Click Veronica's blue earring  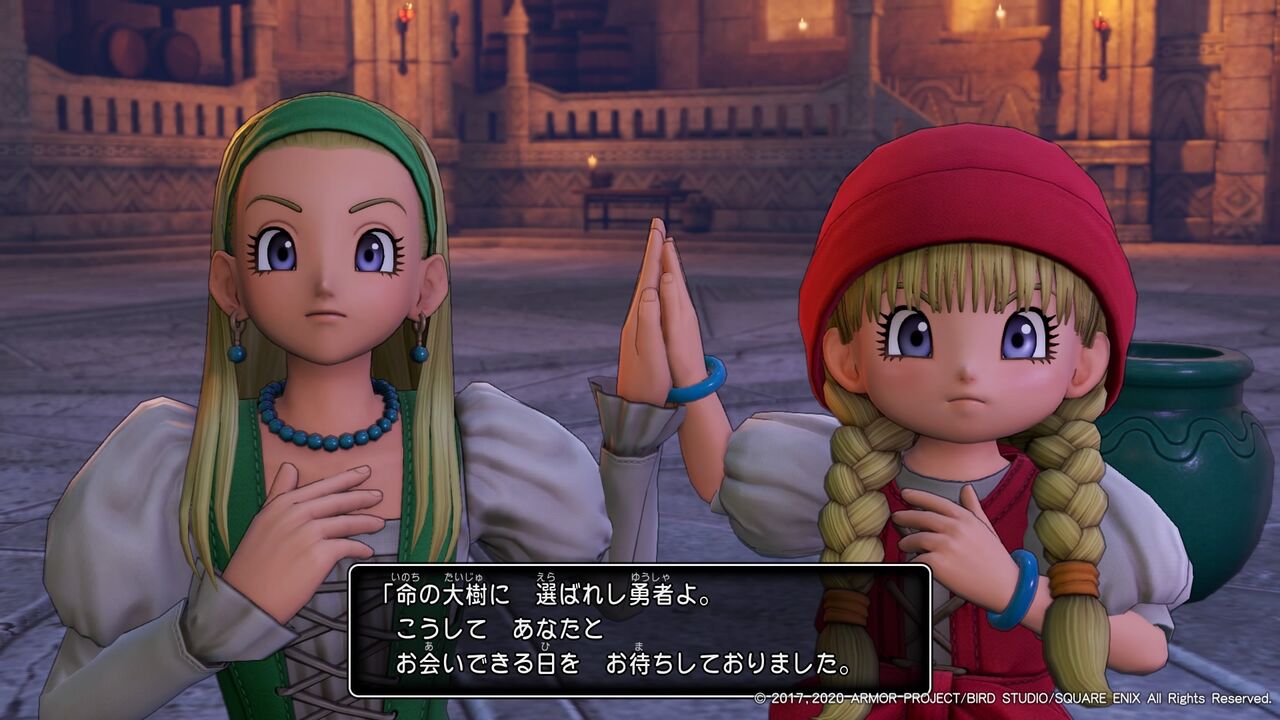pyautogui.click(x=421, y=353)
